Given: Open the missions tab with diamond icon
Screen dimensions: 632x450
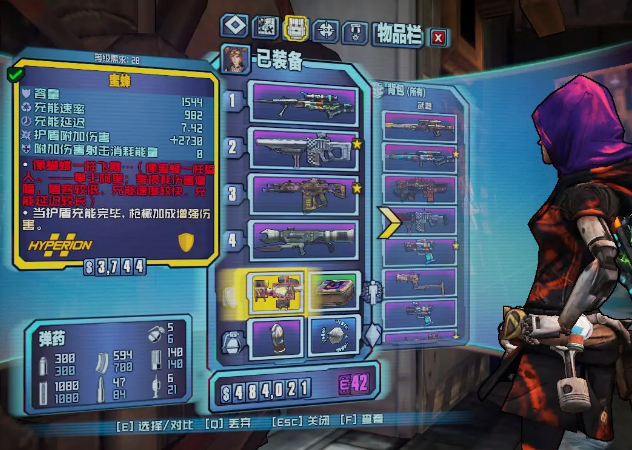Looking at the screenshot, I should pyautogui.click(x=235, y=25).
